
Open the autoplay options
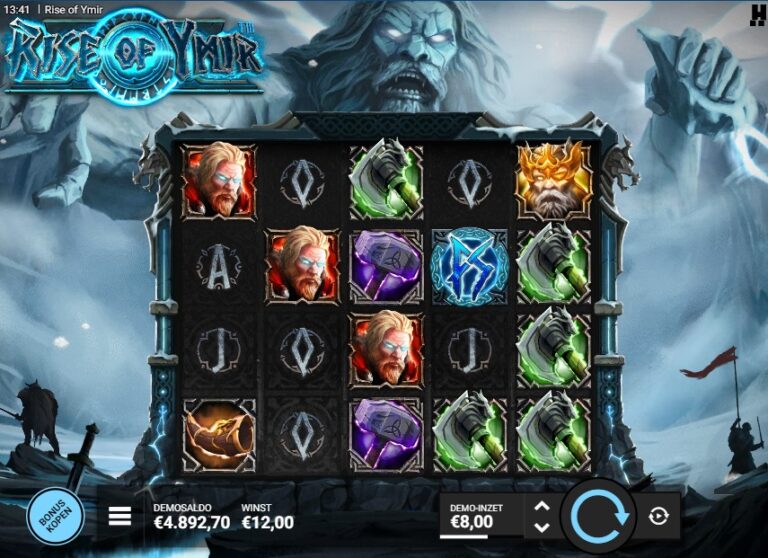[x=658, y=516]
